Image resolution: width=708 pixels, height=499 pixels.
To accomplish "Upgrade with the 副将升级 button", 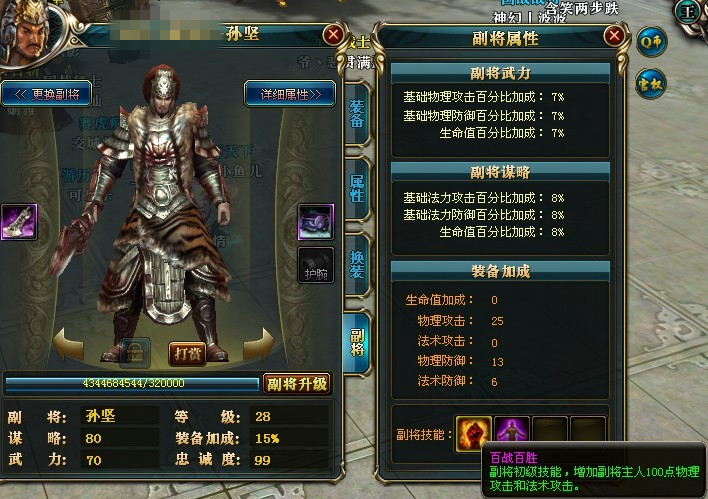I will click(297, 384).
